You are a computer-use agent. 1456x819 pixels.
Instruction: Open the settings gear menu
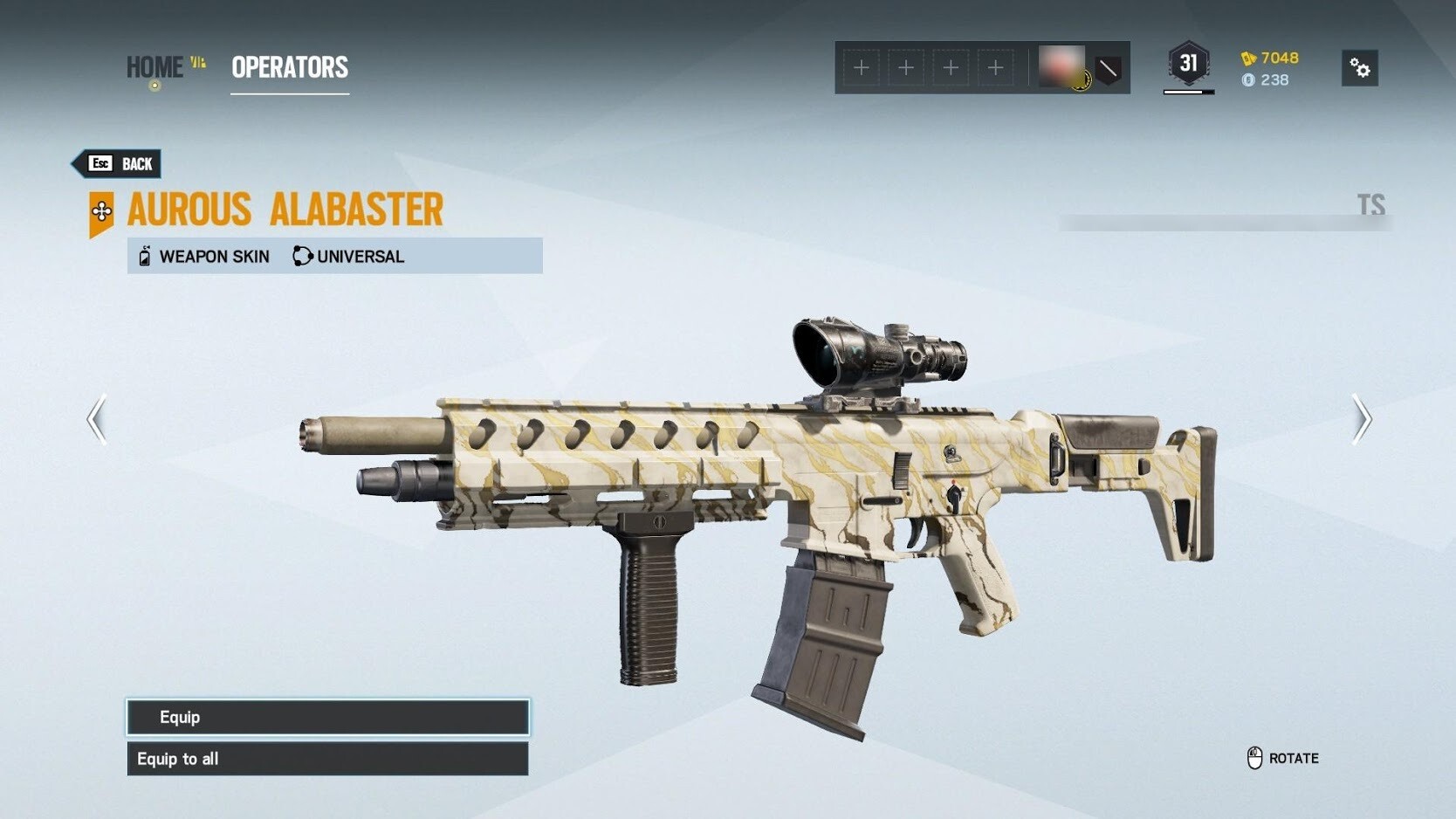(1359, 68)
